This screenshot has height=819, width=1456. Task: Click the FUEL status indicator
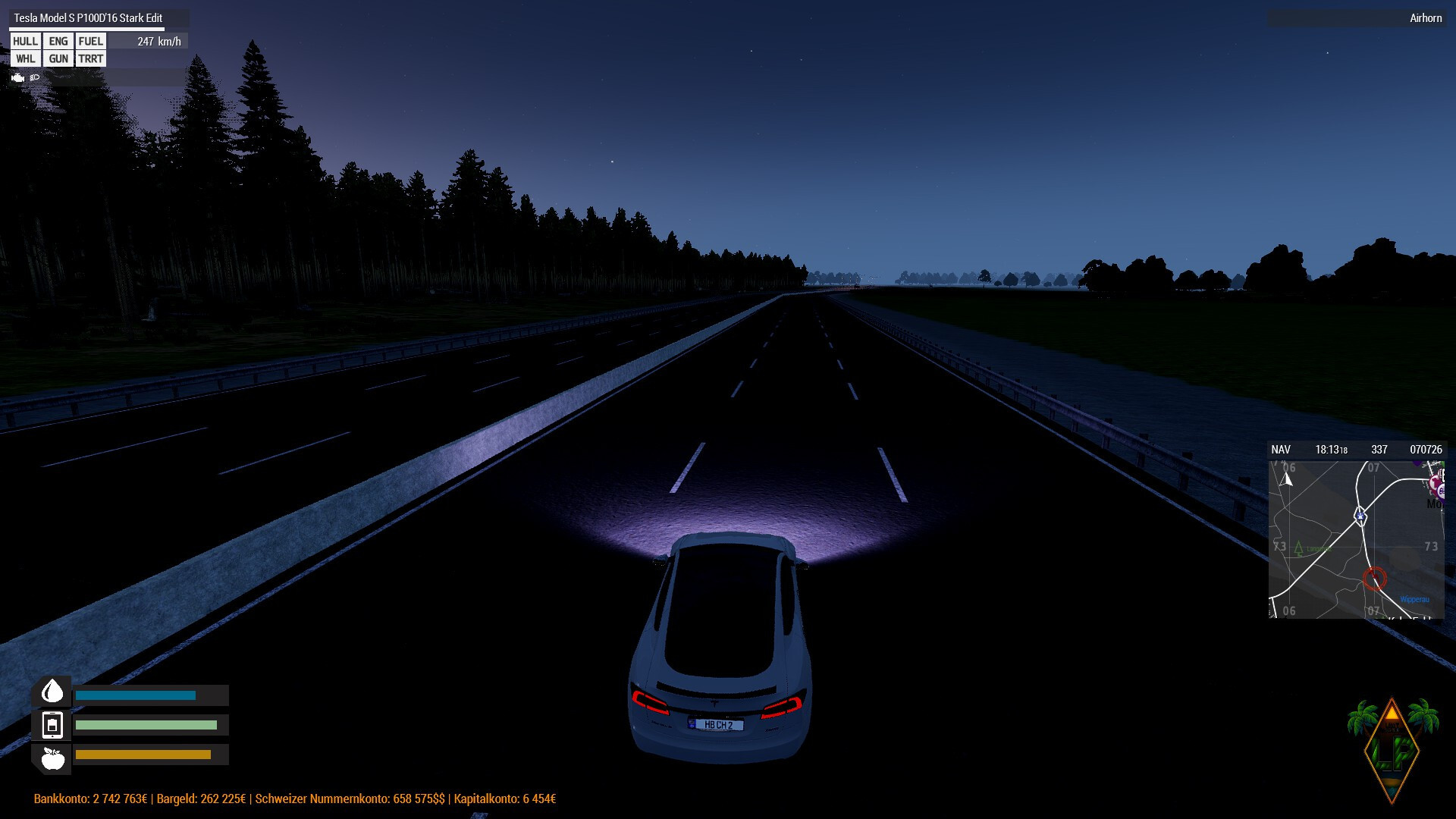pos(90,42)
